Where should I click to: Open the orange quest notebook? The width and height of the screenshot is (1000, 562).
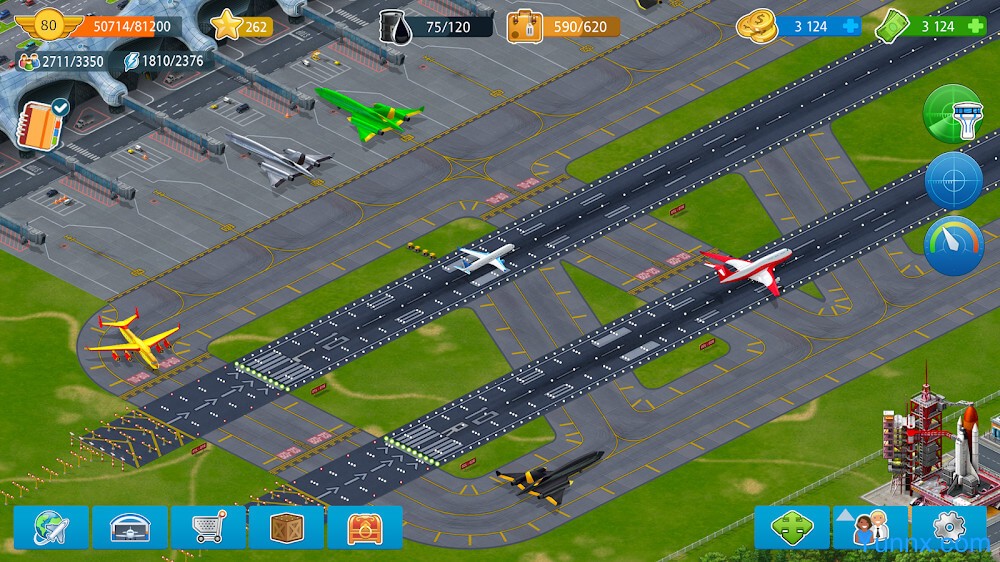(42, 123)
